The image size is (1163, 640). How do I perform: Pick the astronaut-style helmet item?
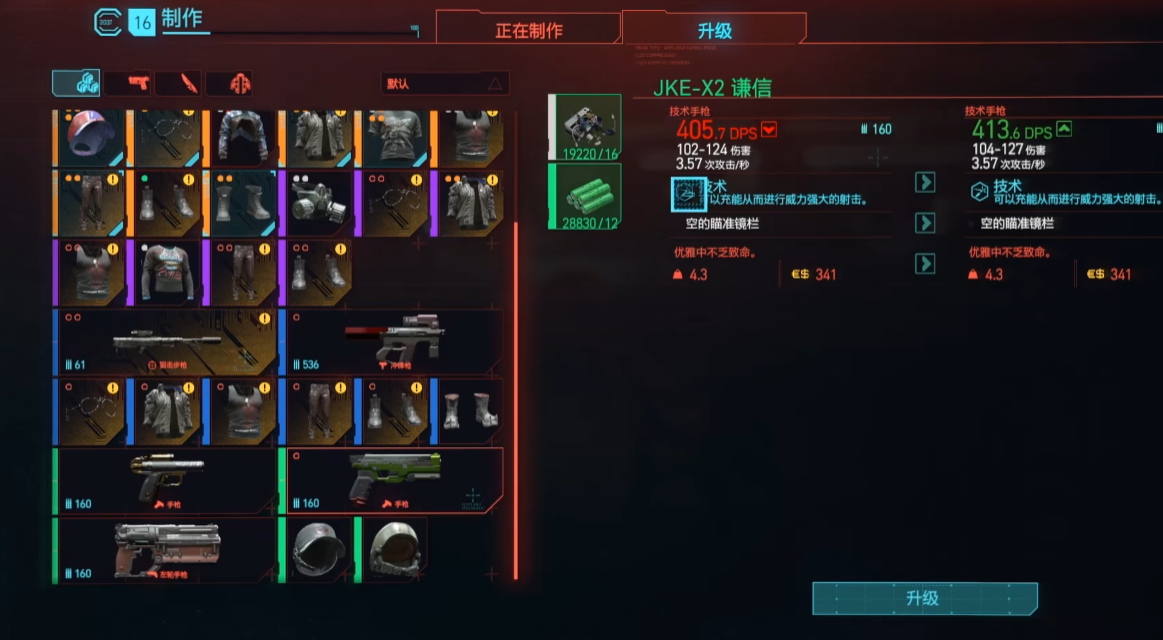pos(393,549)
